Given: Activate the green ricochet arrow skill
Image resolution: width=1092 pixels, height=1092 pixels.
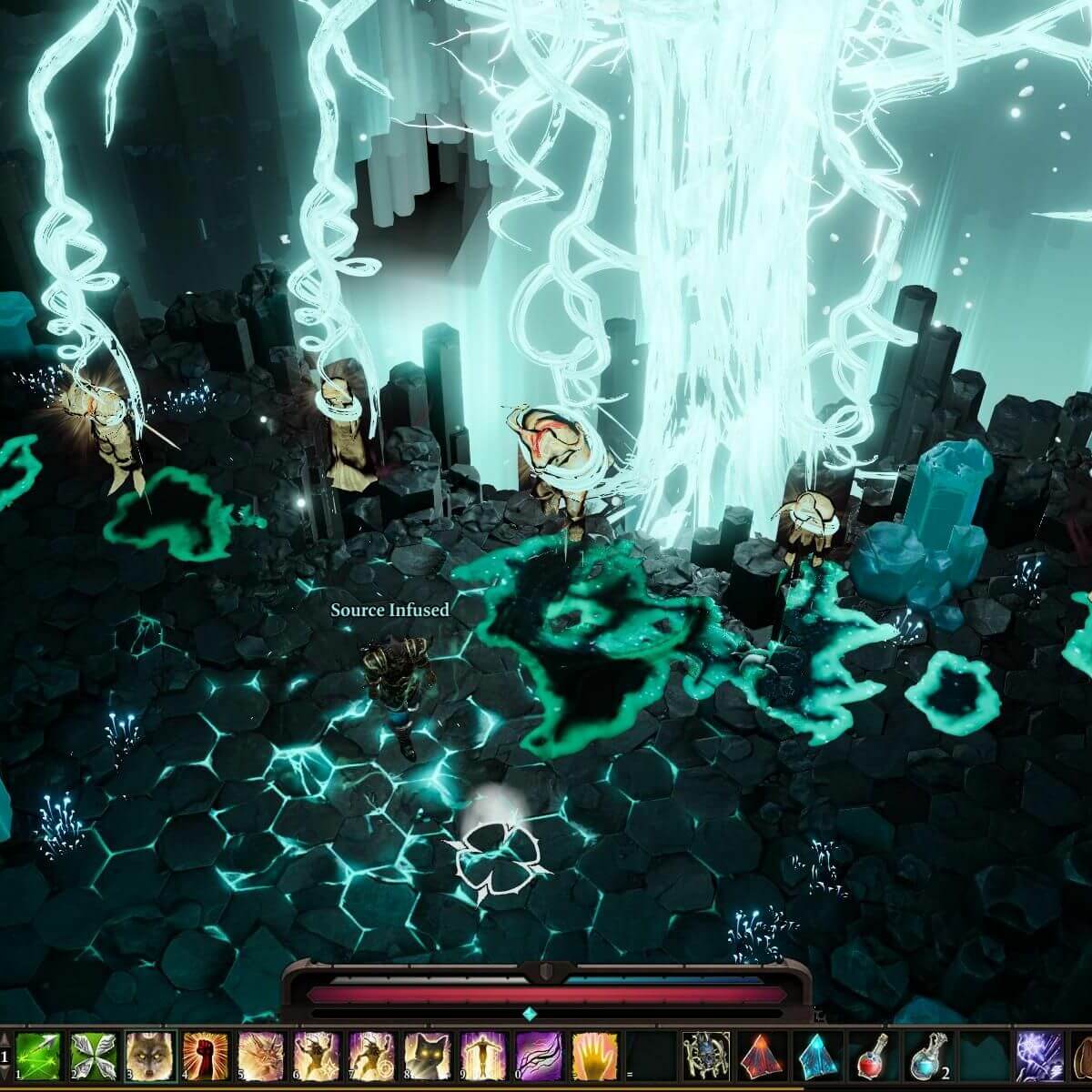Looking at the screenshot, I should 38,1056.
